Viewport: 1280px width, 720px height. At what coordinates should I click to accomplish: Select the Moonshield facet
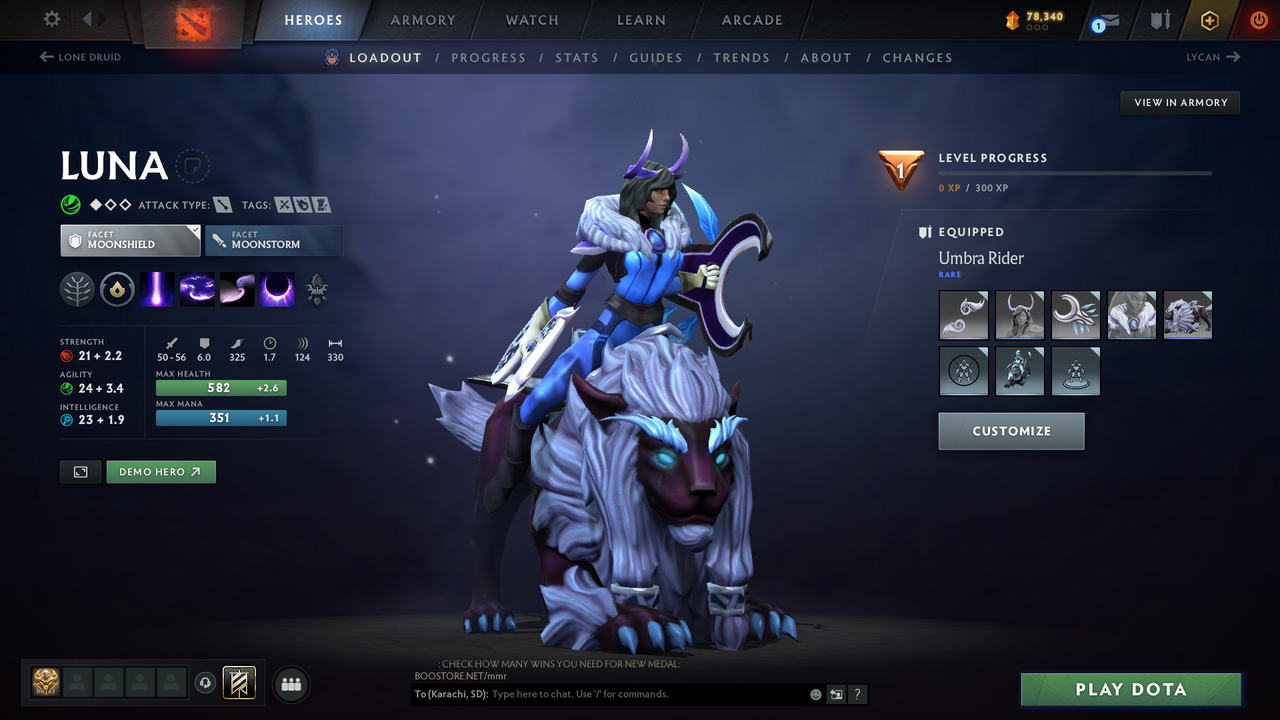coord(130,240)
